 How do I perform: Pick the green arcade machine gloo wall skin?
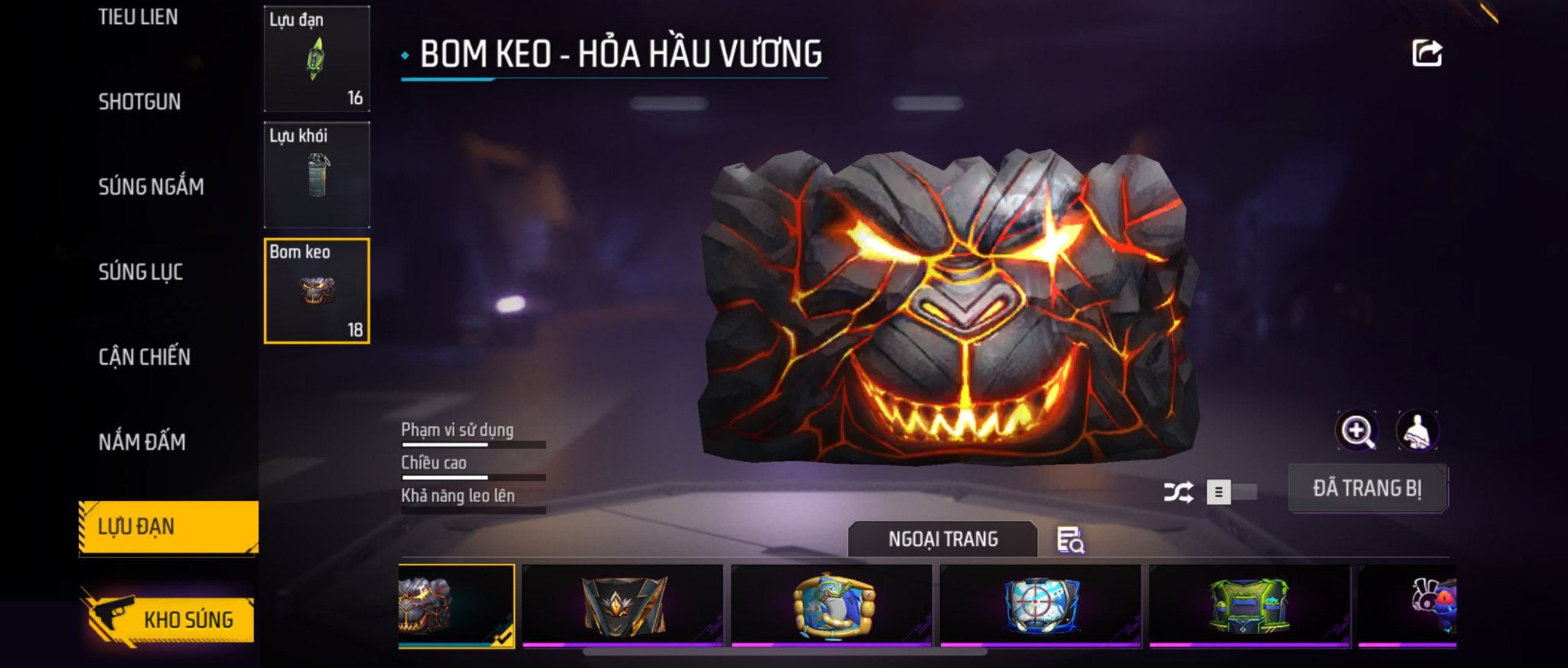click(x=1249, y=605)
